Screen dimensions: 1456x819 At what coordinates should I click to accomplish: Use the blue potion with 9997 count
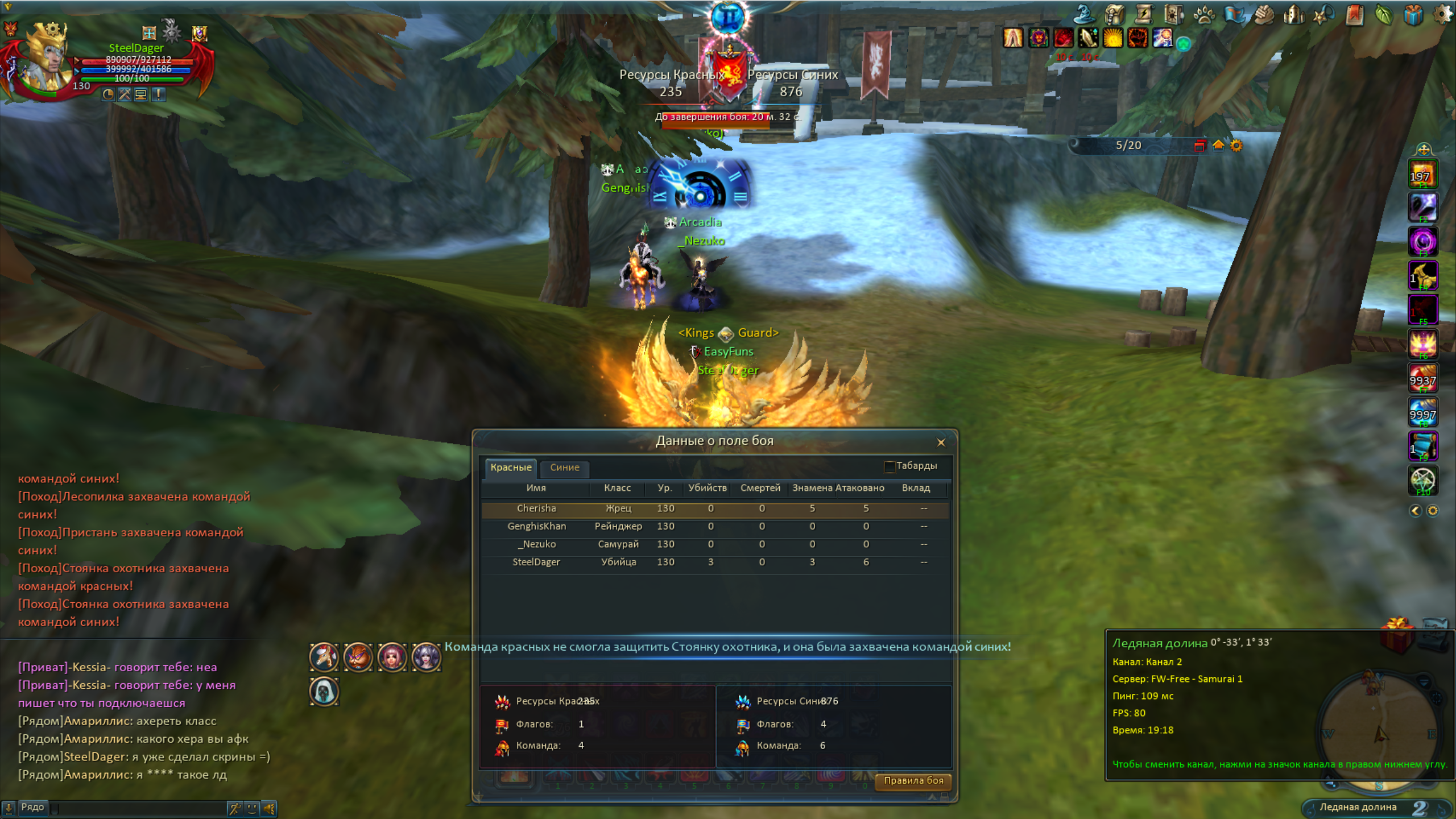click(1422, 412)
